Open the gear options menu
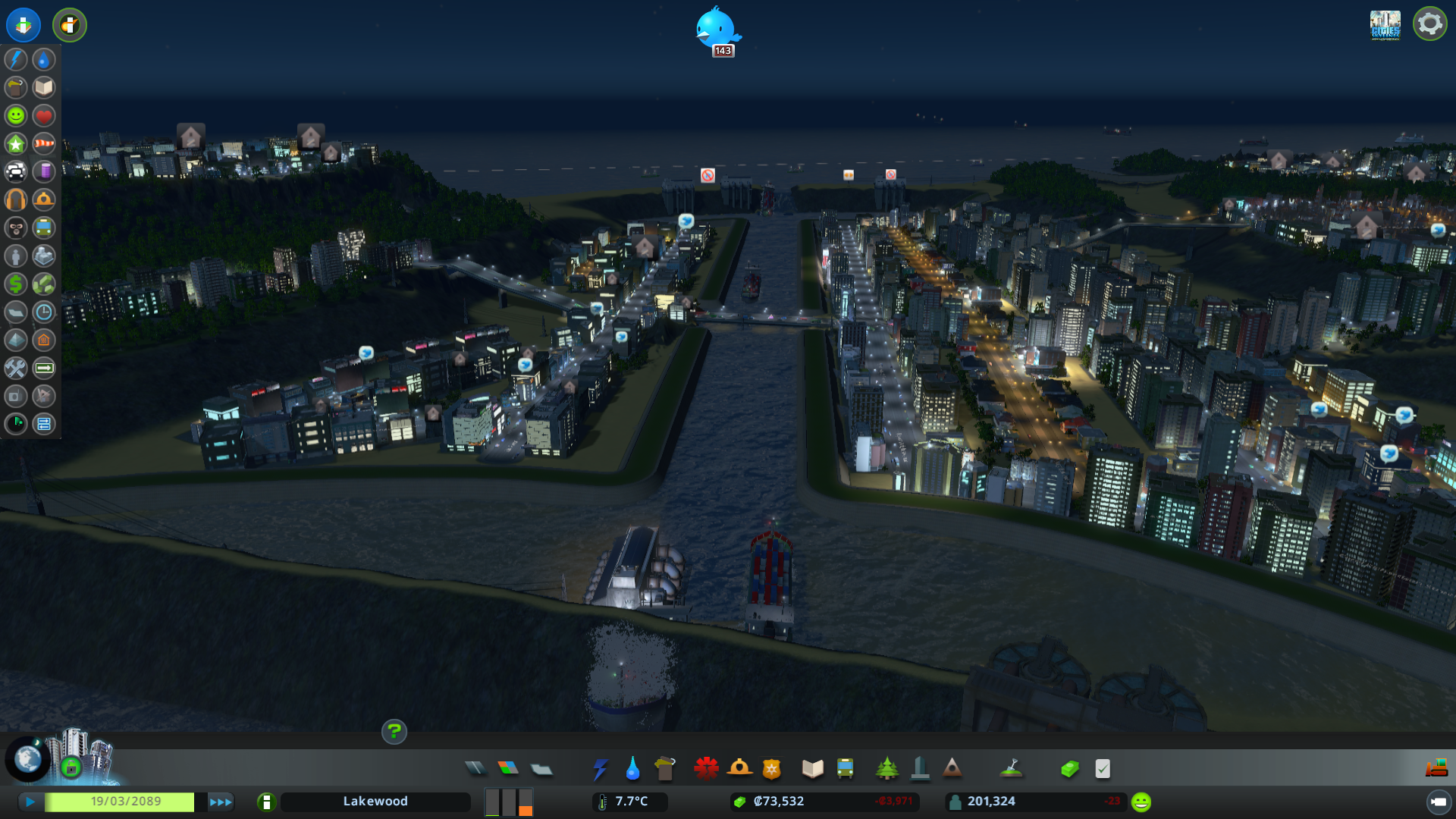 pyautogui.click(x=1429, y=24)
